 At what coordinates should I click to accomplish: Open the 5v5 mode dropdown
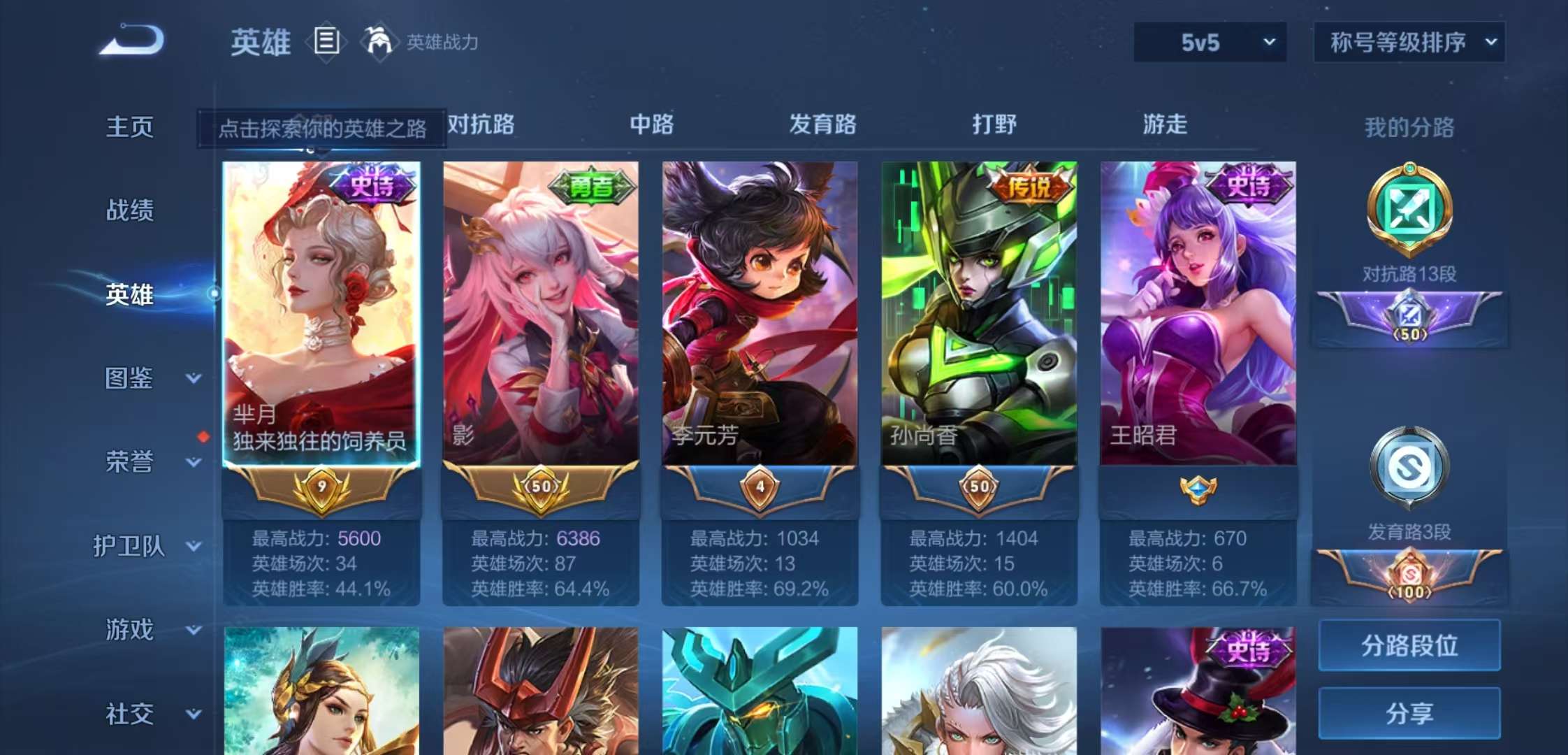1210,42
